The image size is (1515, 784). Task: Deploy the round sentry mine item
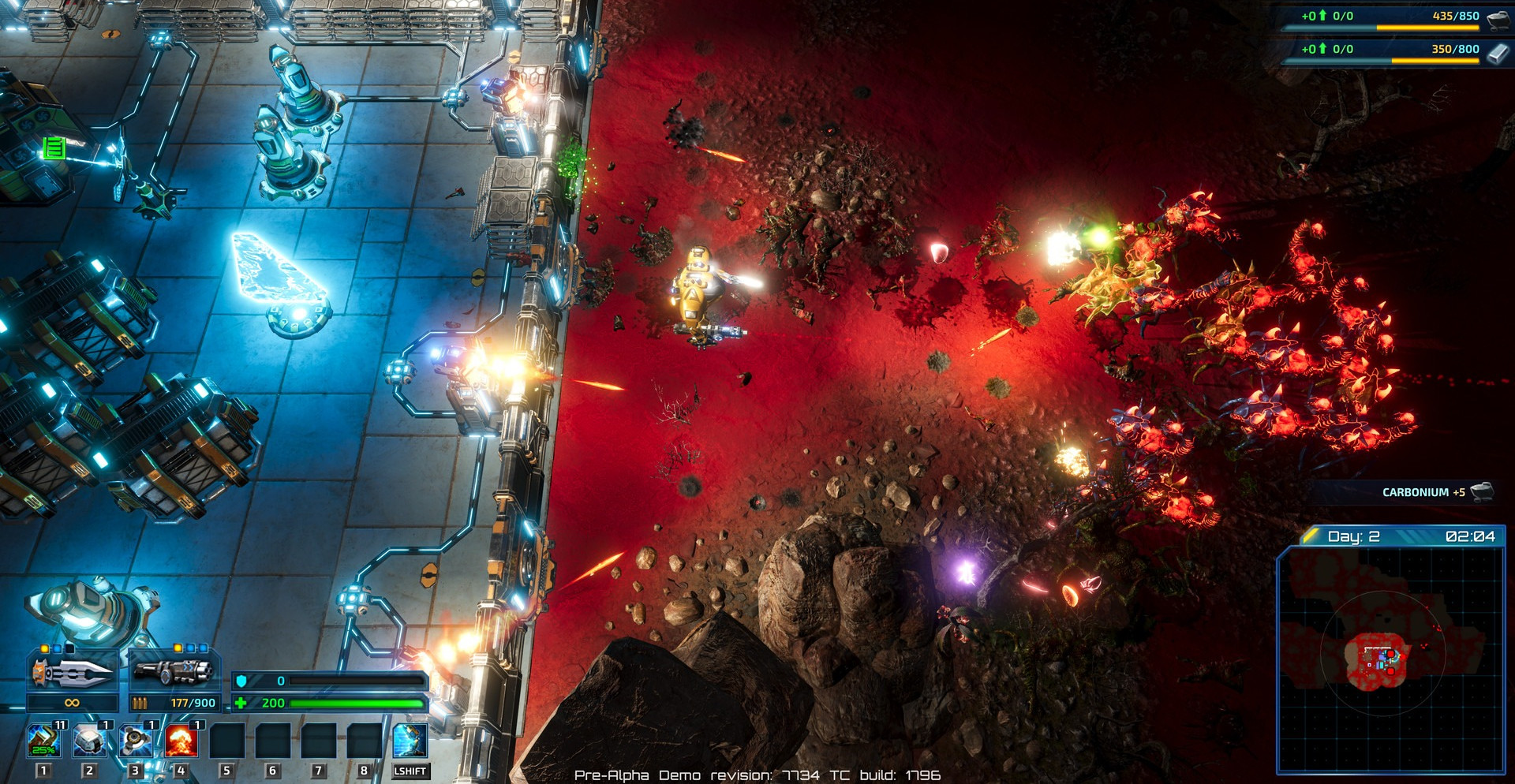(x=136, y=741)
